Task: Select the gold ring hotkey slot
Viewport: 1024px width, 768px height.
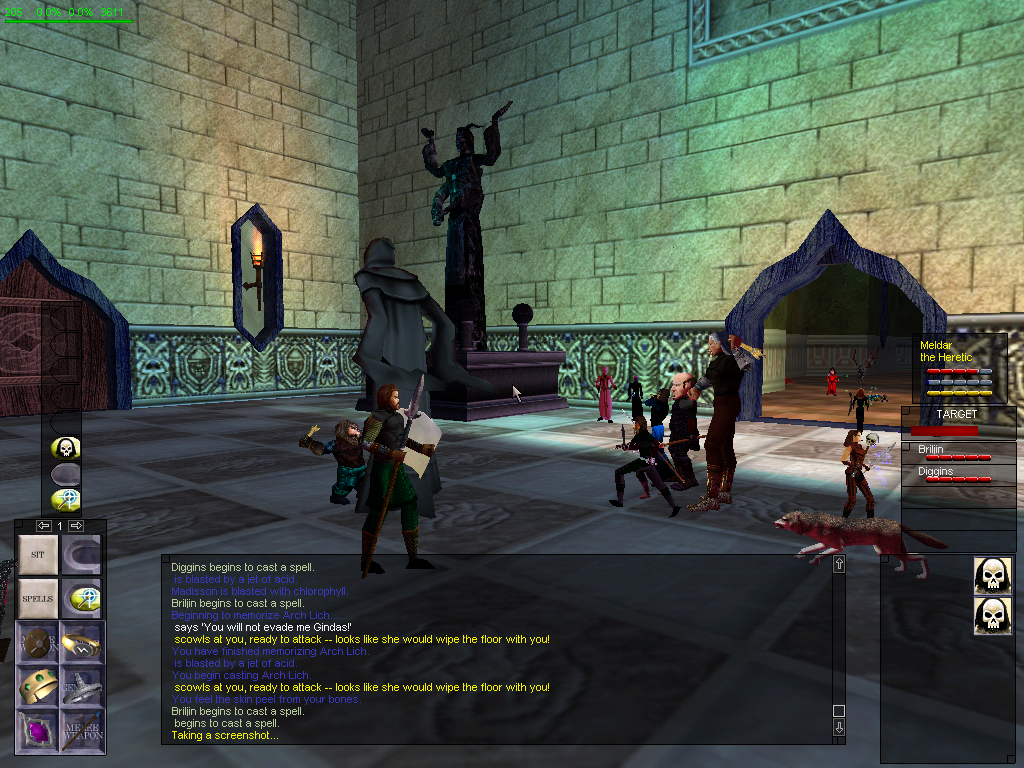Action: click(82, 642)
